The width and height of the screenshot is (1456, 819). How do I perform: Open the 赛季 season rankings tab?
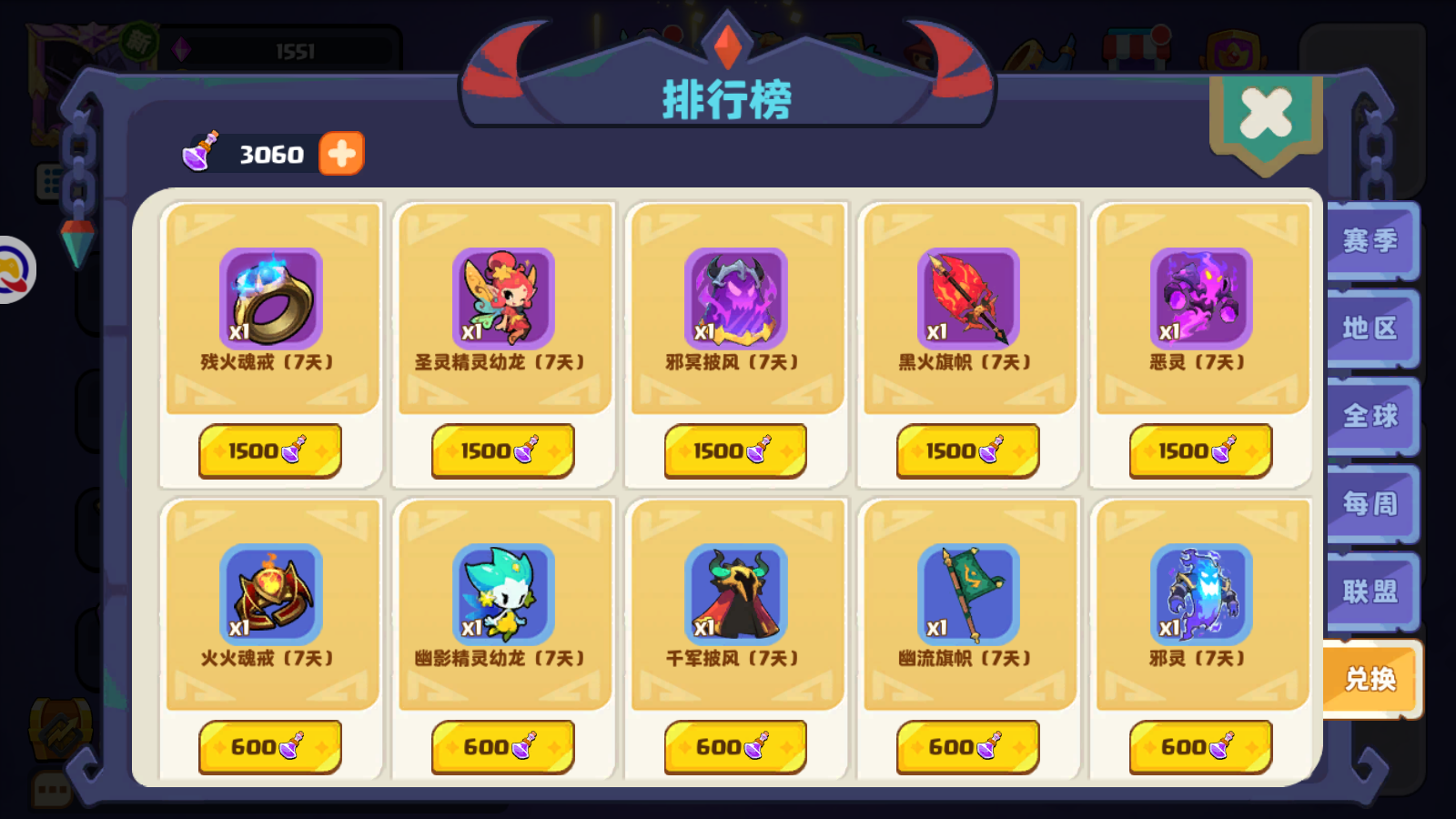click(1370, 241)
